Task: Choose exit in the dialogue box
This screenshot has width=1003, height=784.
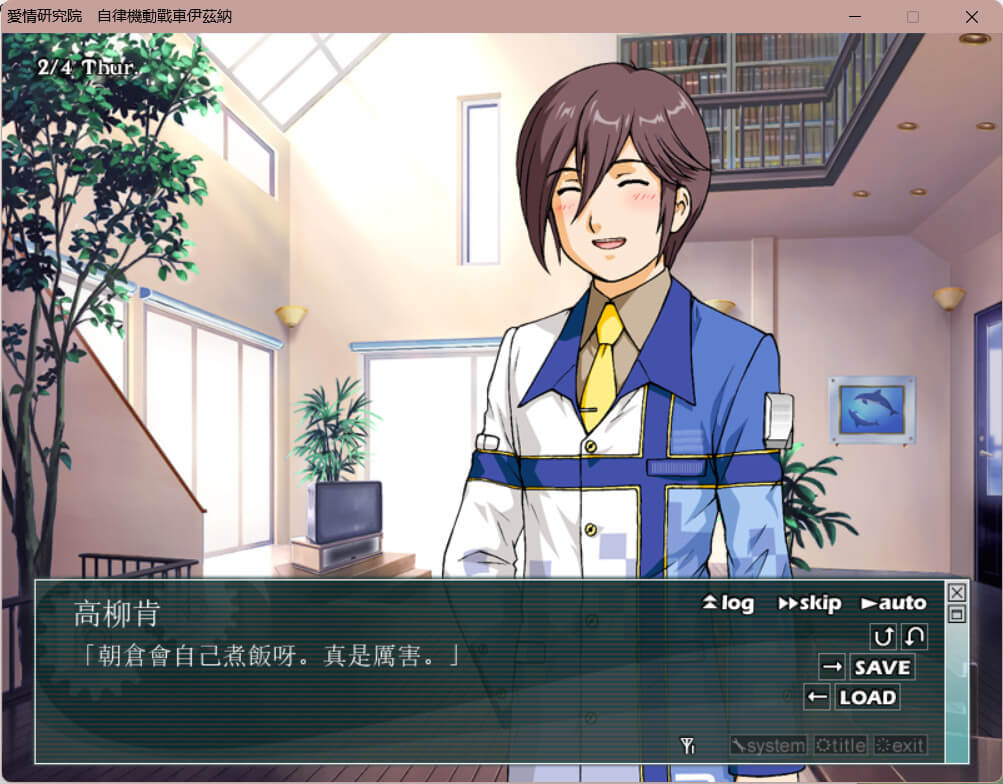Action: click(x=900, y=745)
